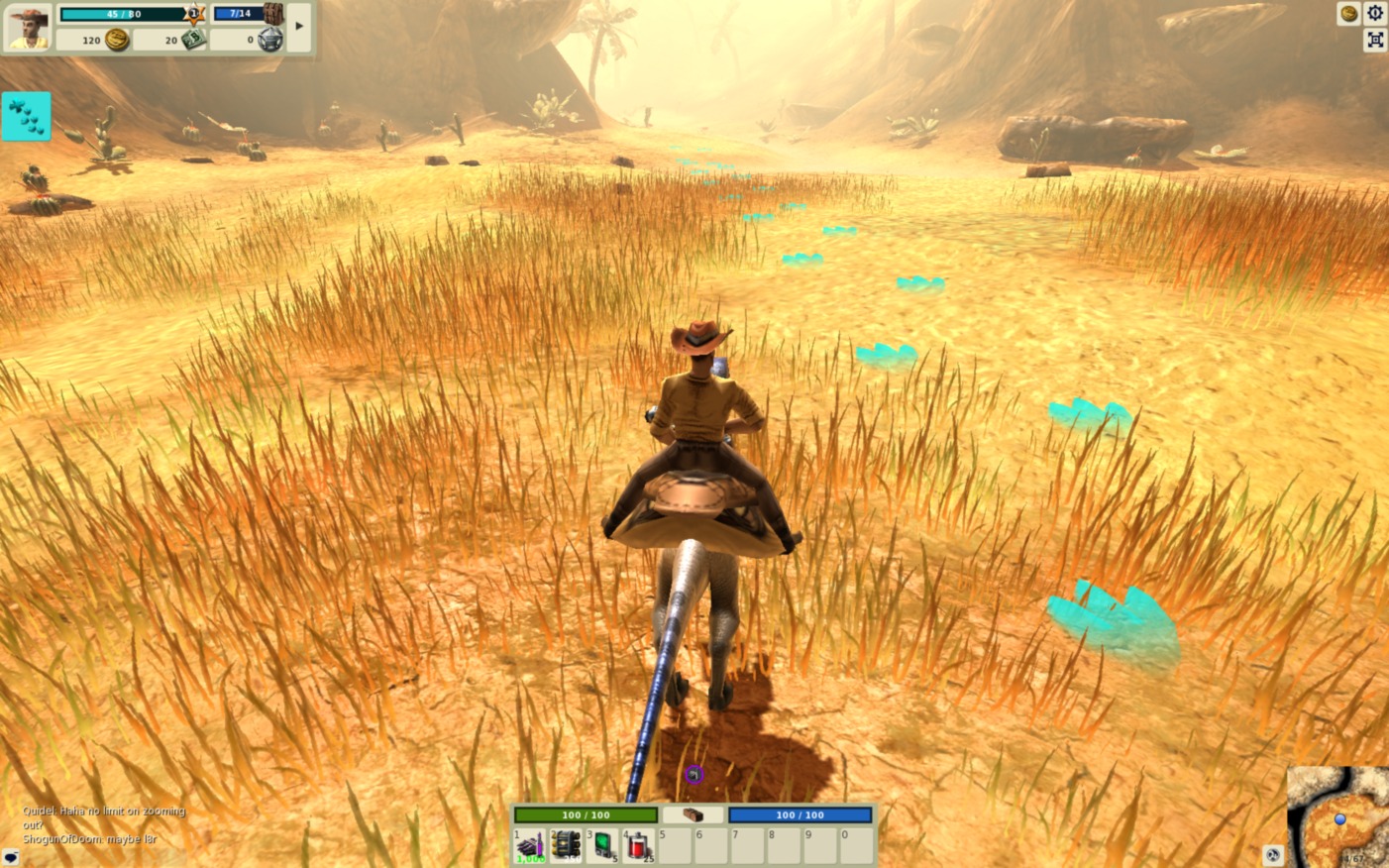Open the gold coin shop button
This screenshot has width=1389, height=868.
tap(1348, 13)
